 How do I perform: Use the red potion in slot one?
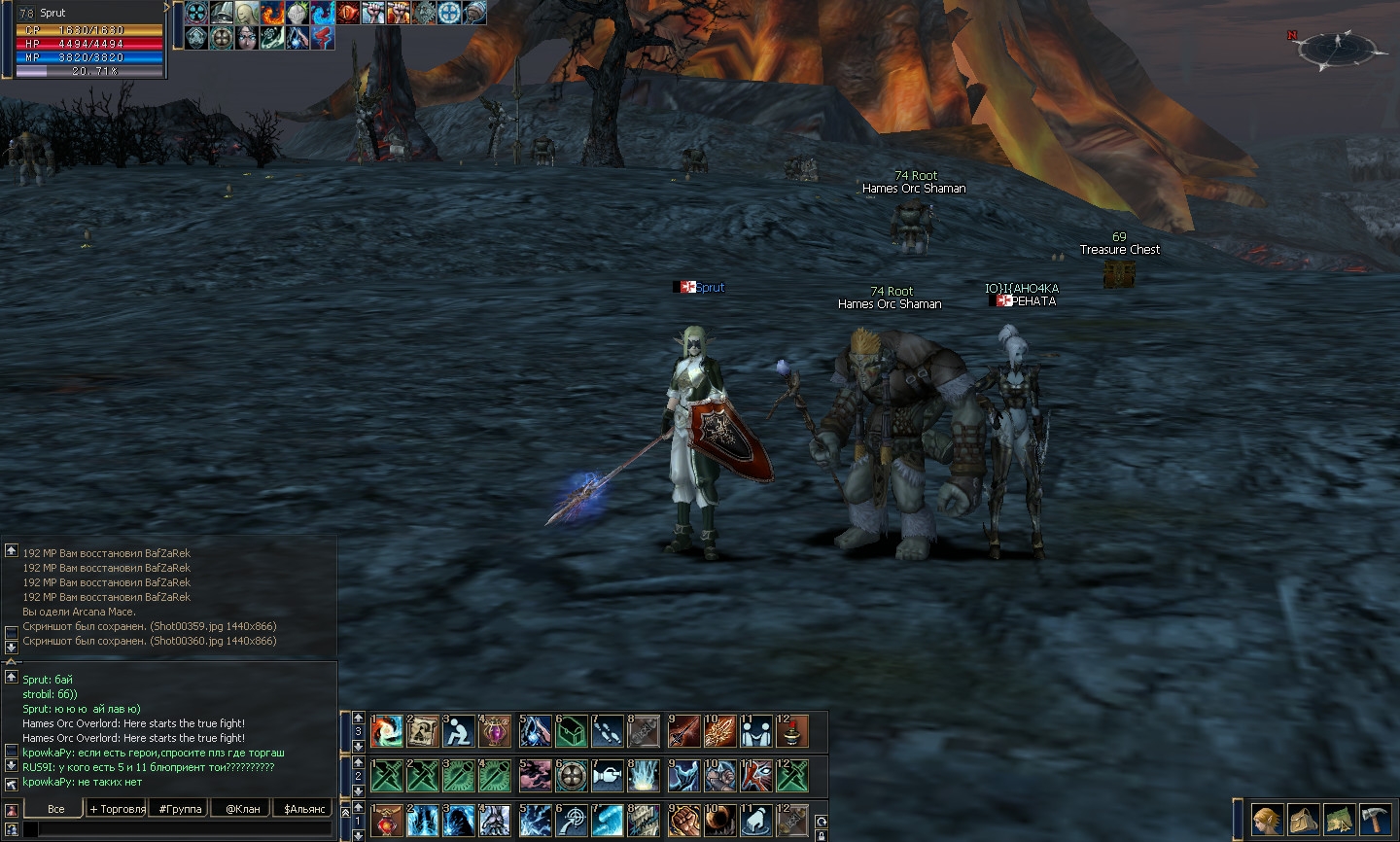coord(386,821)
